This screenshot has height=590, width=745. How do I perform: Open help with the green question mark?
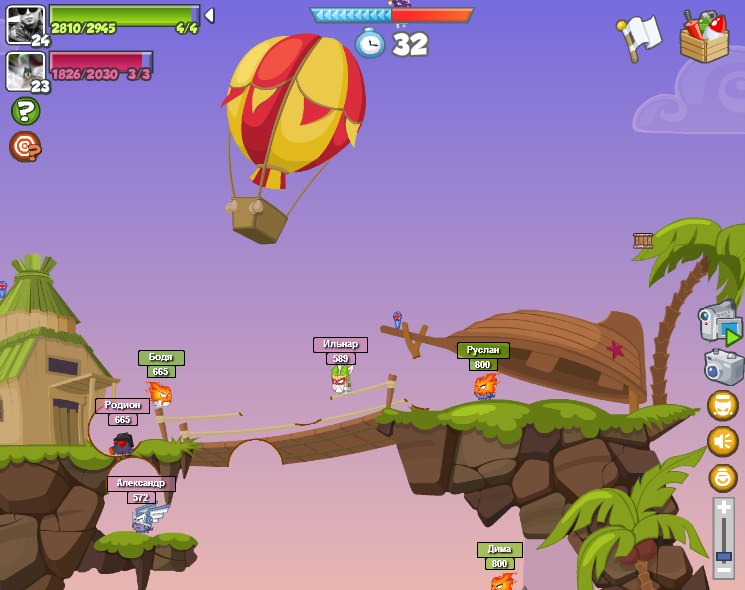tap(25, 111)
